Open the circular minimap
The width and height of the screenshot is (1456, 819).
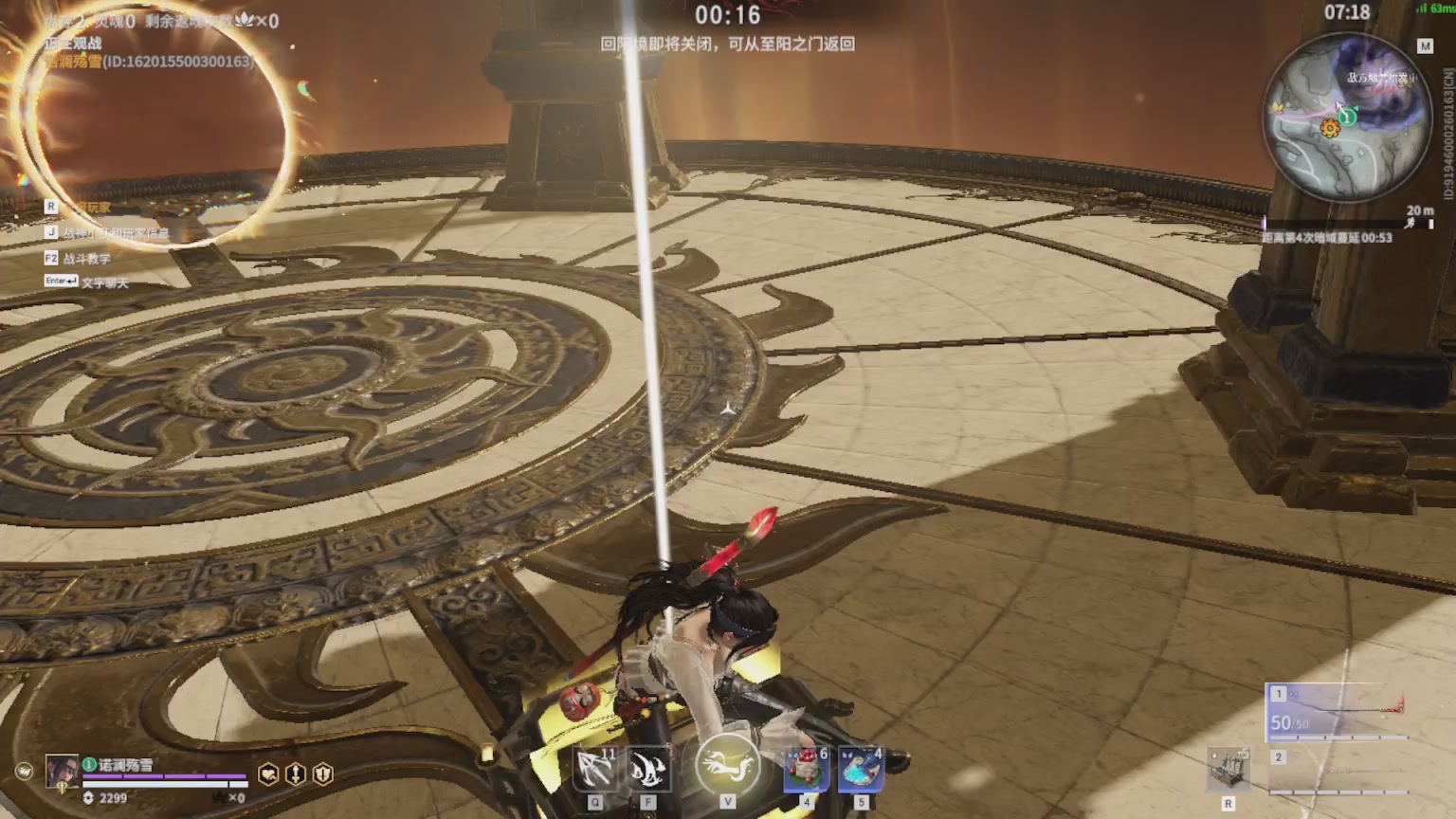click(x=1347, y=118)
